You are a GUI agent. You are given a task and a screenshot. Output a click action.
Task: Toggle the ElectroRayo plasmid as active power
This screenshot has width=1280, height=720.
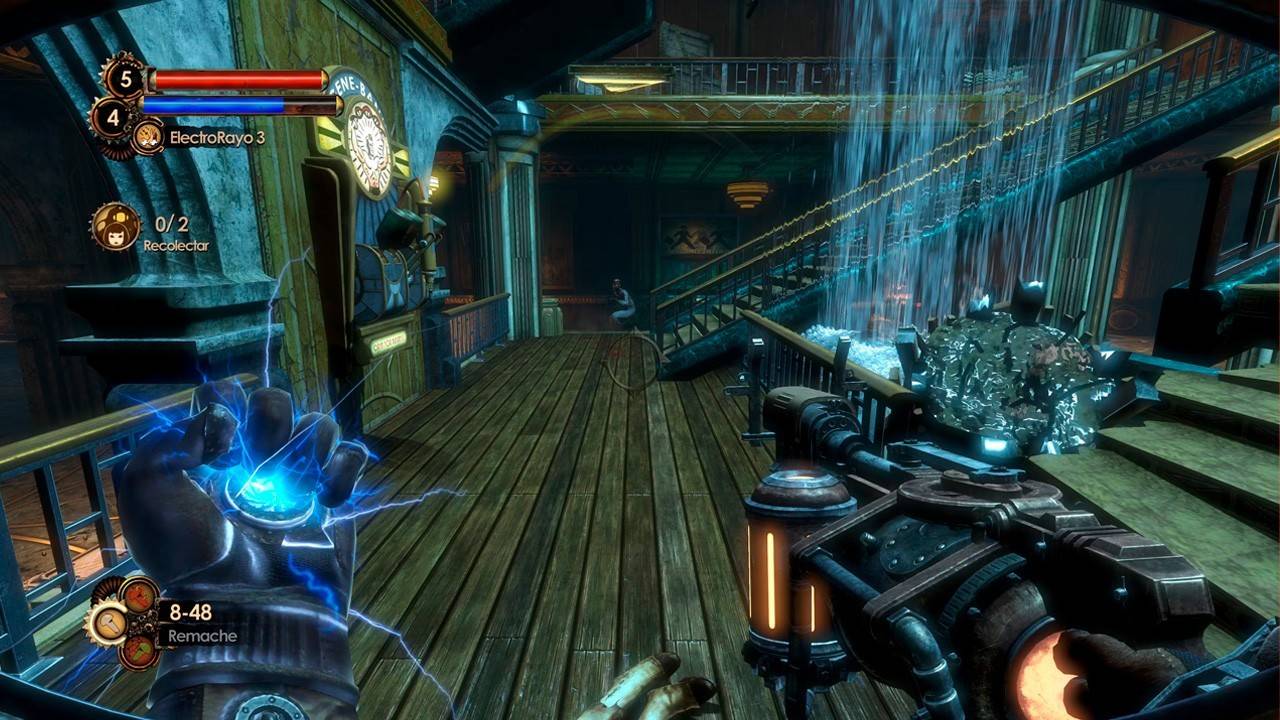(x=147, y=137)
